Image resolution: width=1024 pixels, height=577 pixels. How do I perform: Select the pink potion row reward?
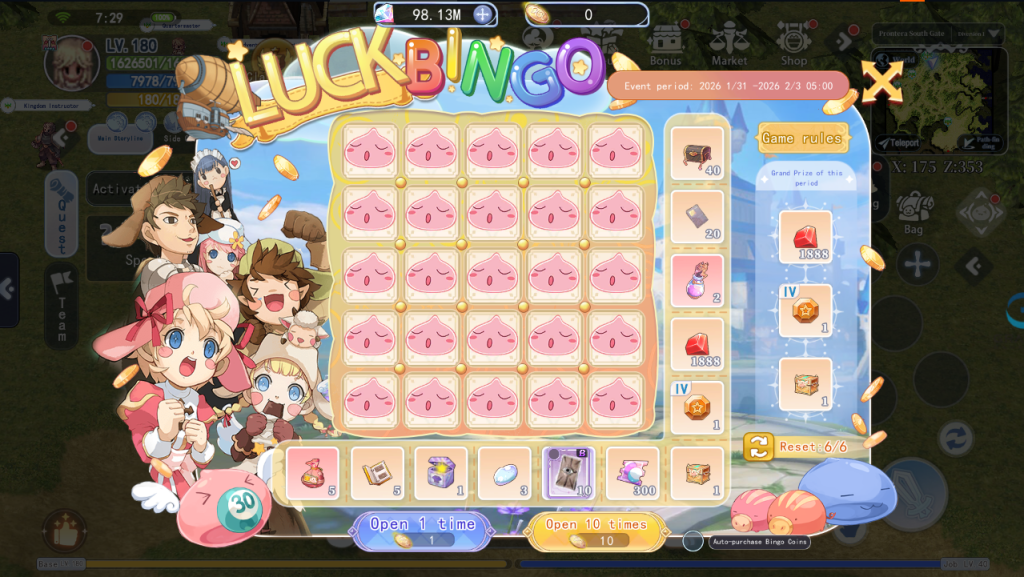pyautogui.click(x=697, y=281)
